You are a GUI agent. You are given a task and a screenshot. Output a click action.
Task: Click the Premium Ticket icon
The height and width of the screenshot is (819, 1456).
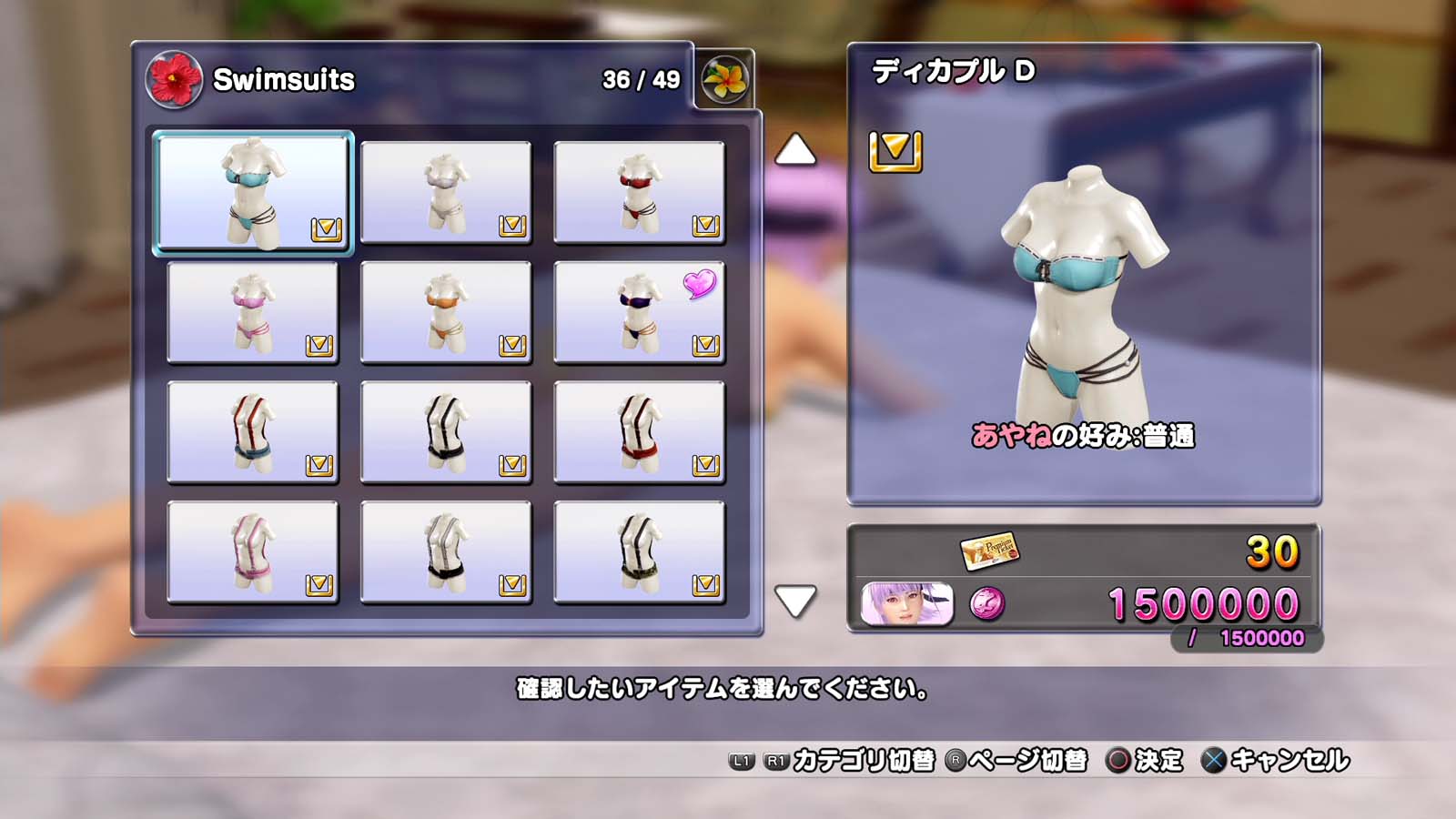coord(989,551)
